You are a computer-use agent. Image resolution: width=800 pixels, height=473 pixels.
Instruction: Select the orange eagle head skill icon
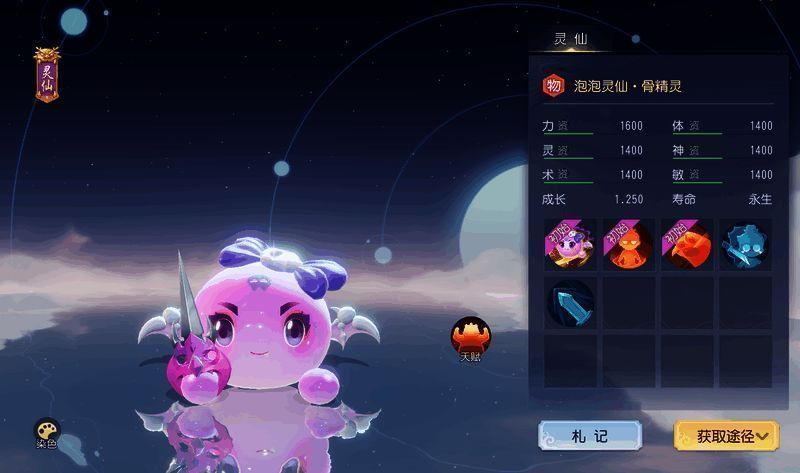(x=687, y=246)
